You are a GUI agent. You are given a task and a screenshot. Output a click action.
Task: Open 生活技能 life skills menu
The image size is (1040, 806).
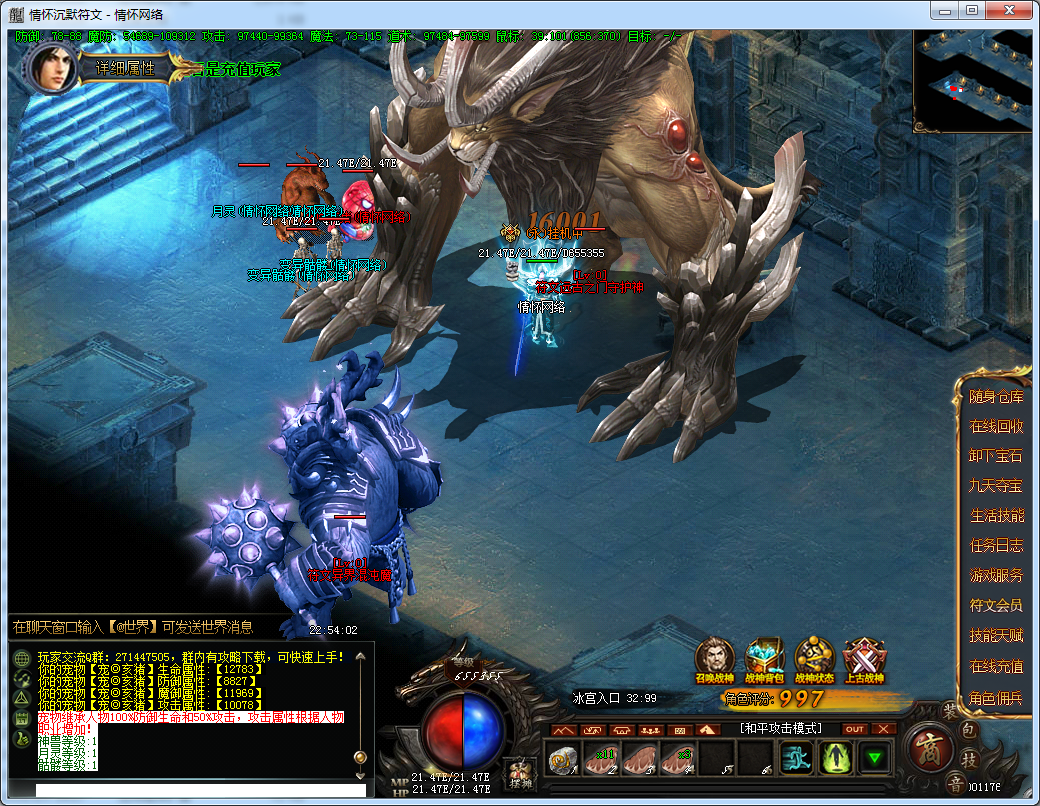(996, 516)
